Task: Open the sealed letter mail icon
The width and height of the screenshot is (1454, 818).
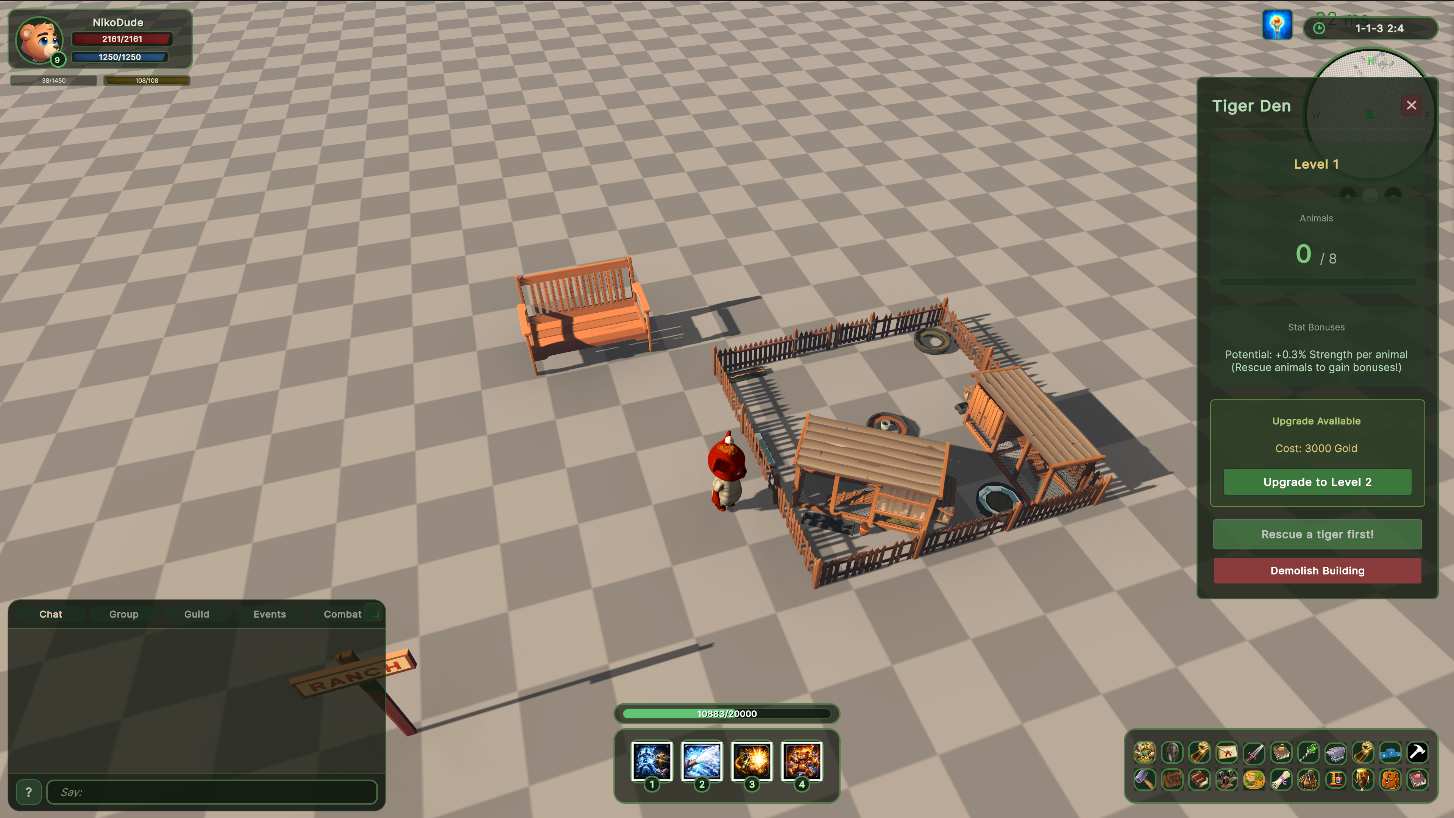Action: click(x=1227, y=752)
